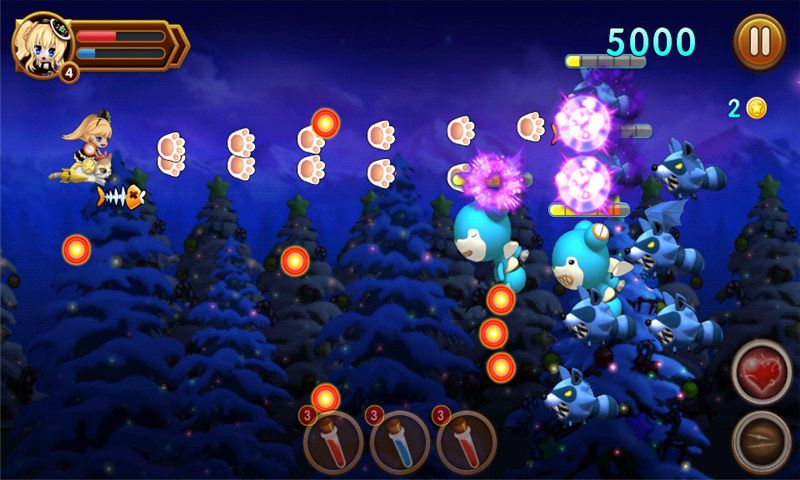This screenshot has height=480, width=800.
Task: Activate the red heart skill button
Action: pyautogui.click(x=761, y=372)
